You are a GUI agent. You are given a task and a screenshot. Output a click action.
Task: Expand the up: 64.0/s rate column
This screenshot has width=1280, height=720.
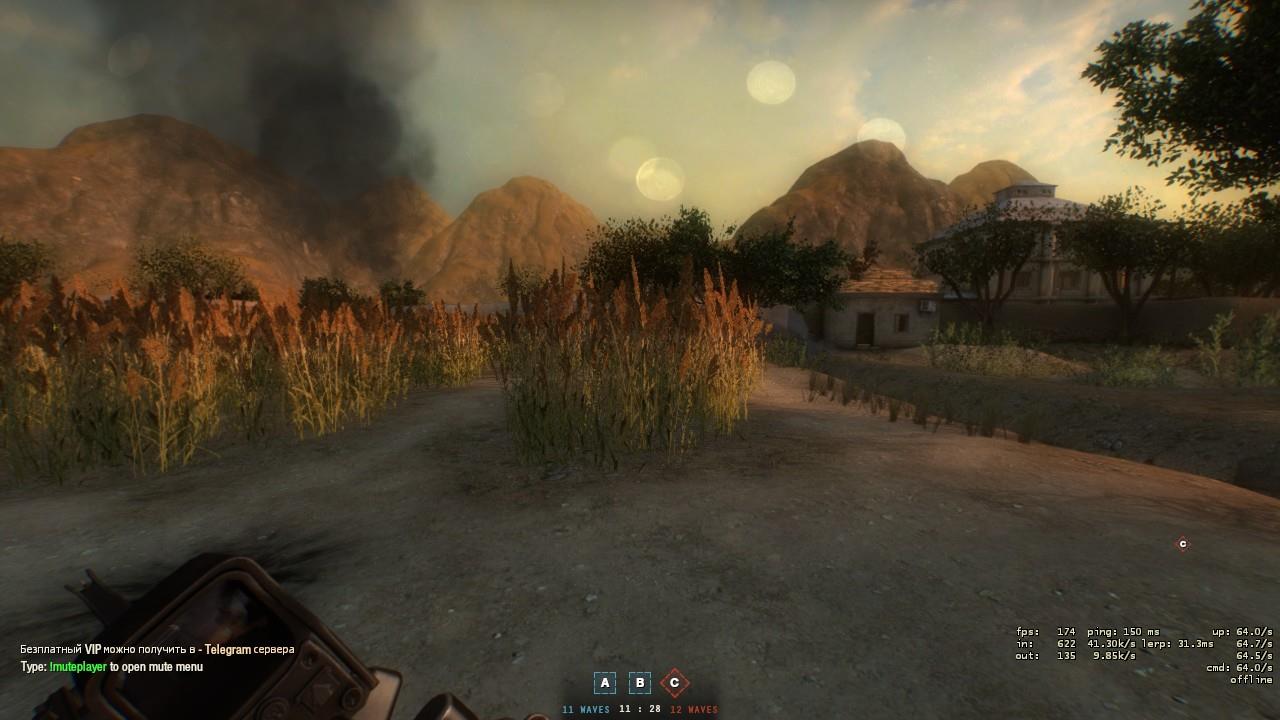click(1243, 632)
